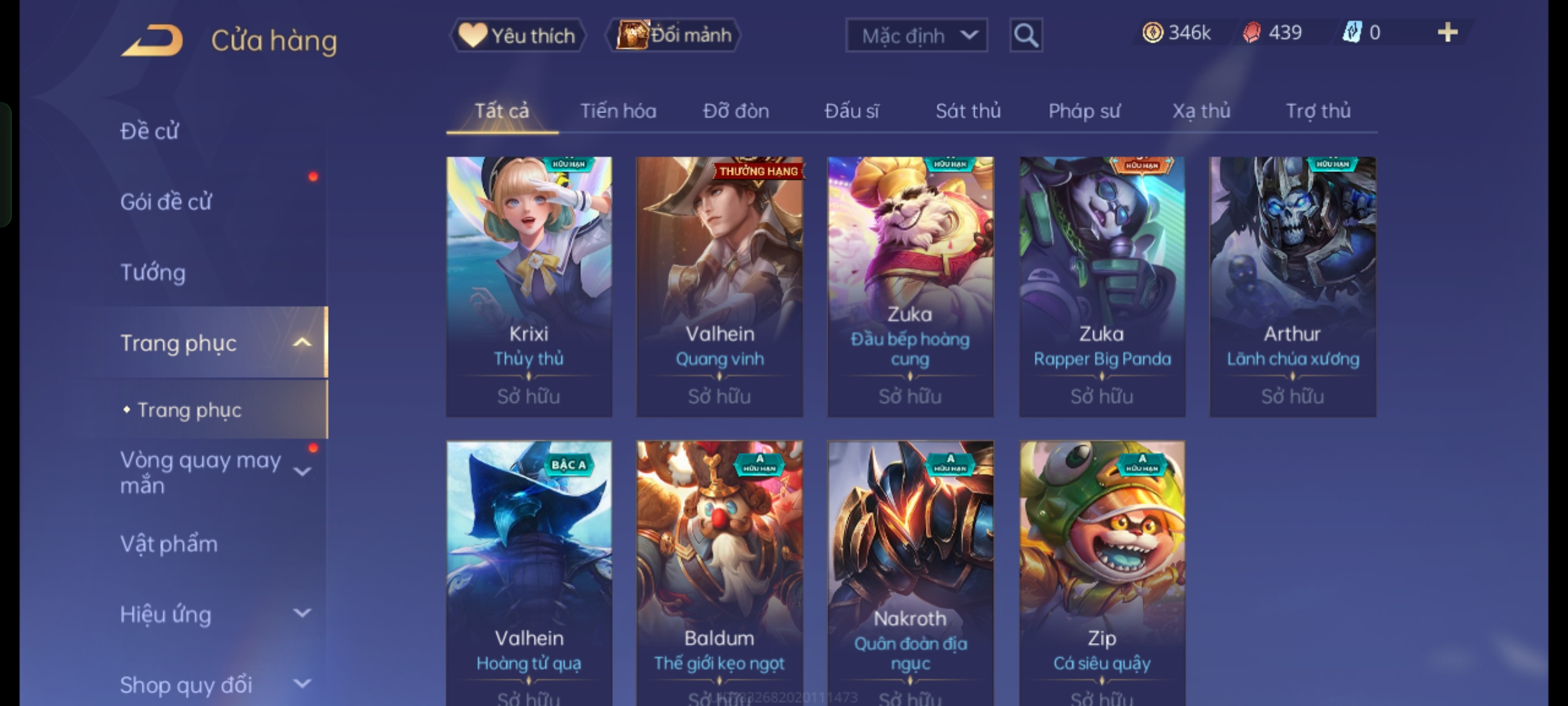This screenshot has width=1568, height=706.
Task: Switch to the Đỡ đòn tab
Action: pos(736,111)
